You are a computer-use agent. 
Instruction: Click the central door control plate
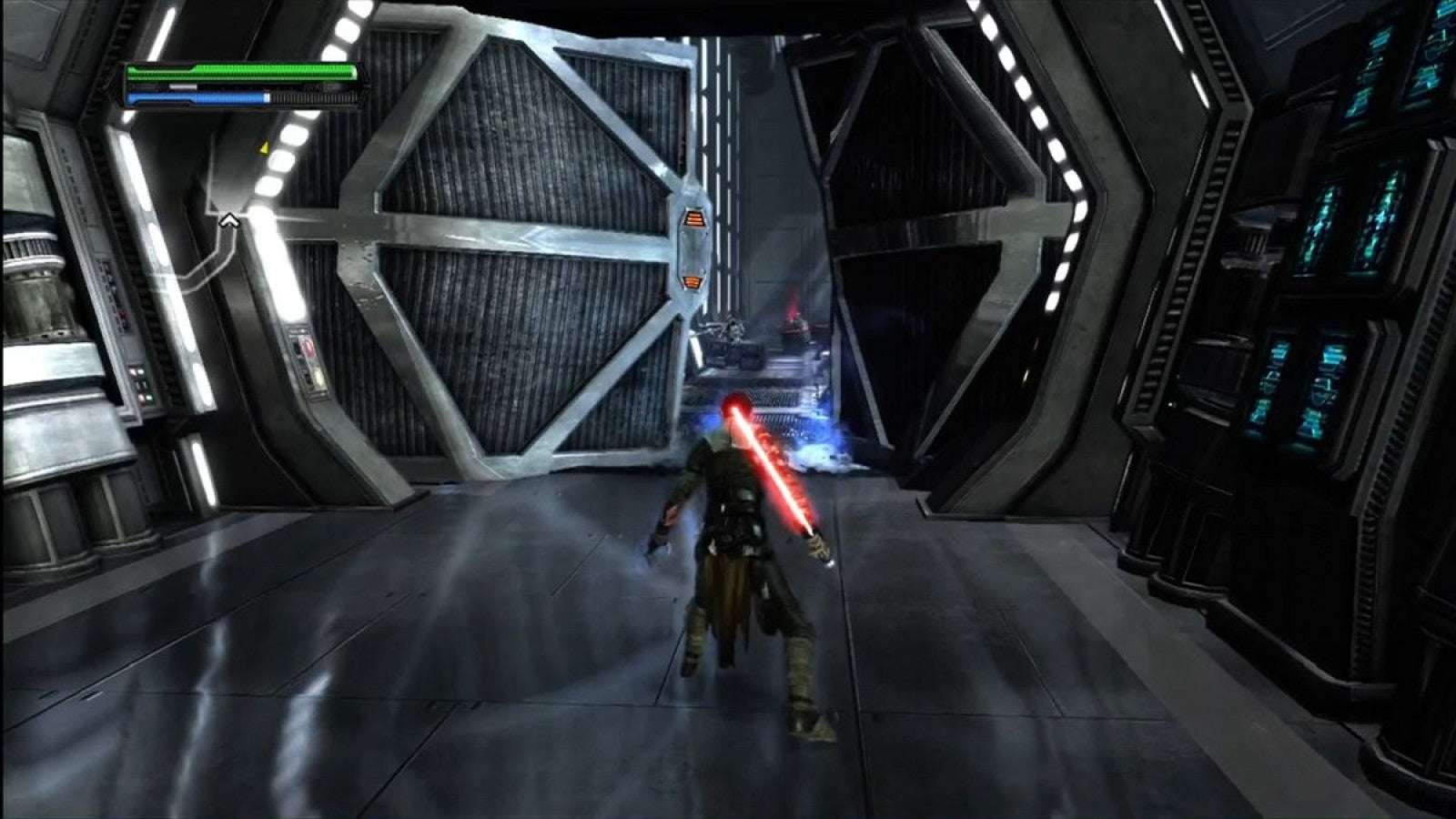[x=692, y=246]
